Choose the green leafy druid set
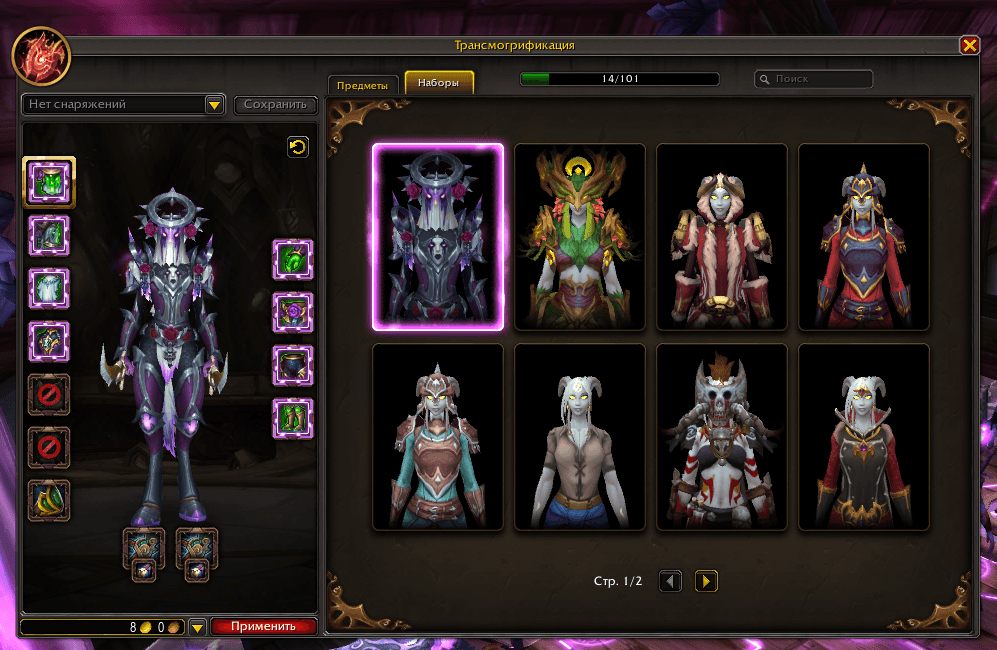Screen dimensions: 997x650 [x=580, y=236]
